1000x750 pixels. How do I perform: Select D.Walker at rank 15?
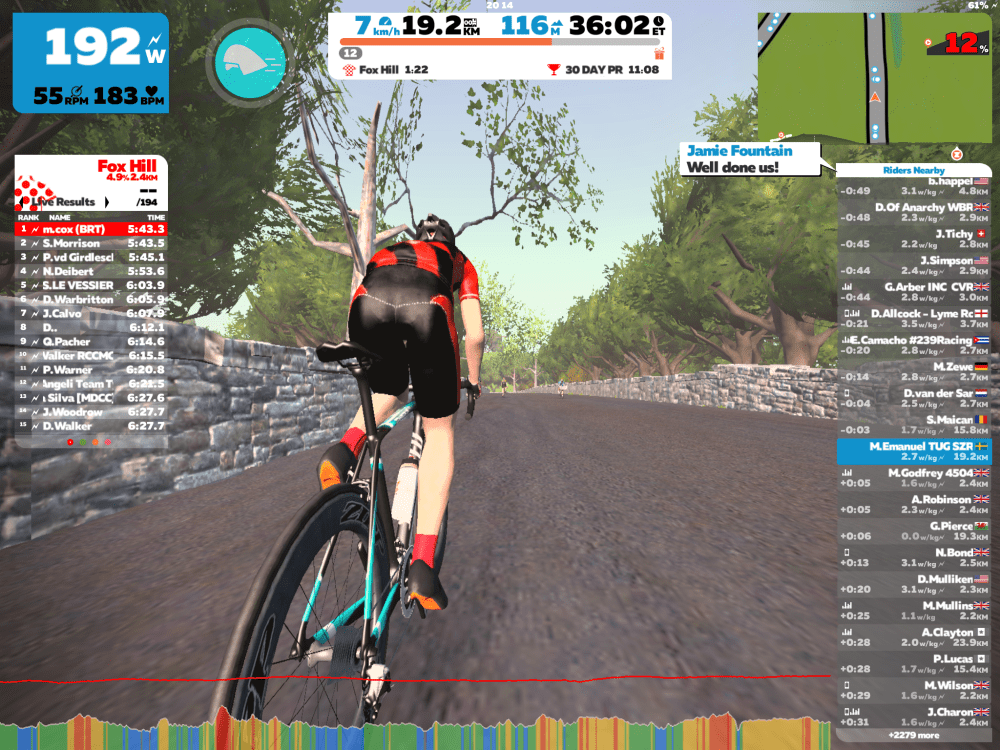point(90,426)
